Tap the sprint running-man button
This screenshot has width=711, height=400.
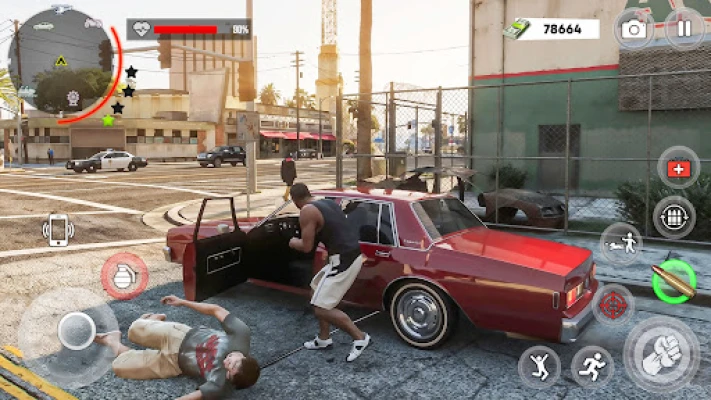tap(592, 367)
